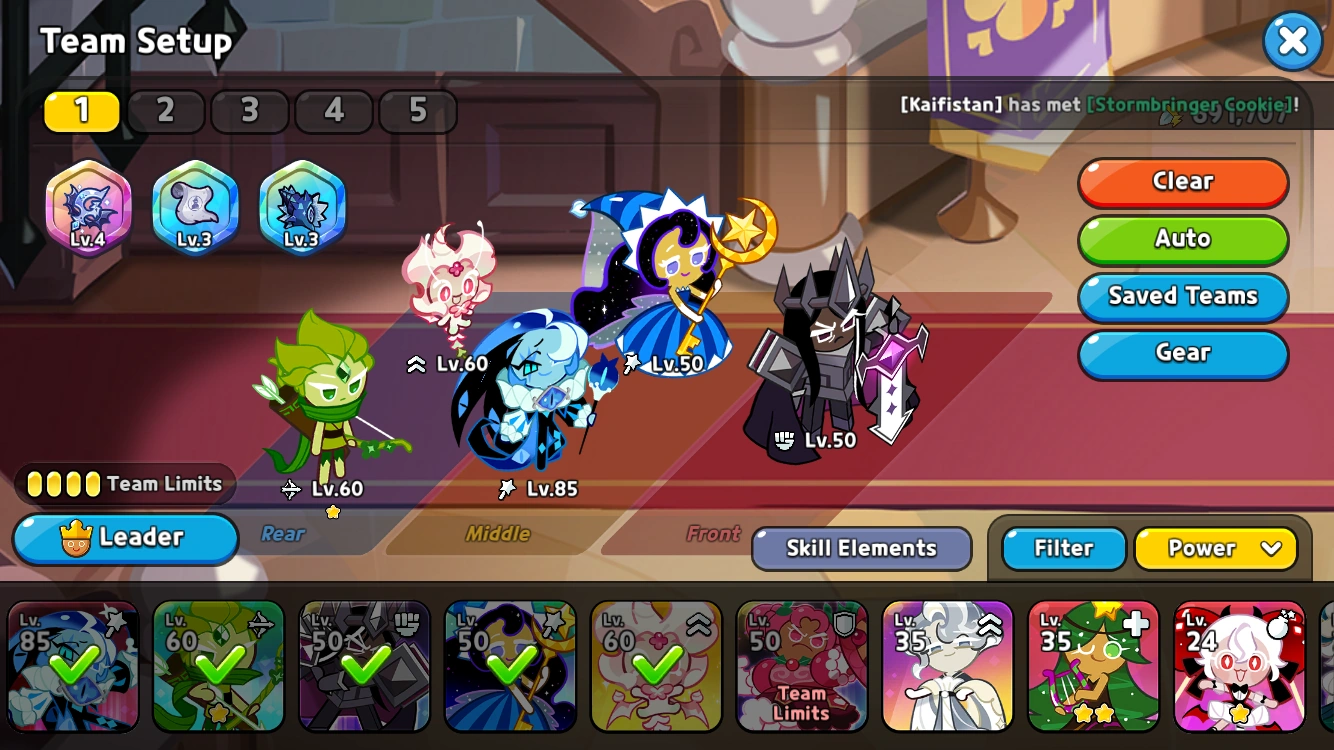Toggle selection checkmark on the Lv.50 moon cookie

(511, 665)
